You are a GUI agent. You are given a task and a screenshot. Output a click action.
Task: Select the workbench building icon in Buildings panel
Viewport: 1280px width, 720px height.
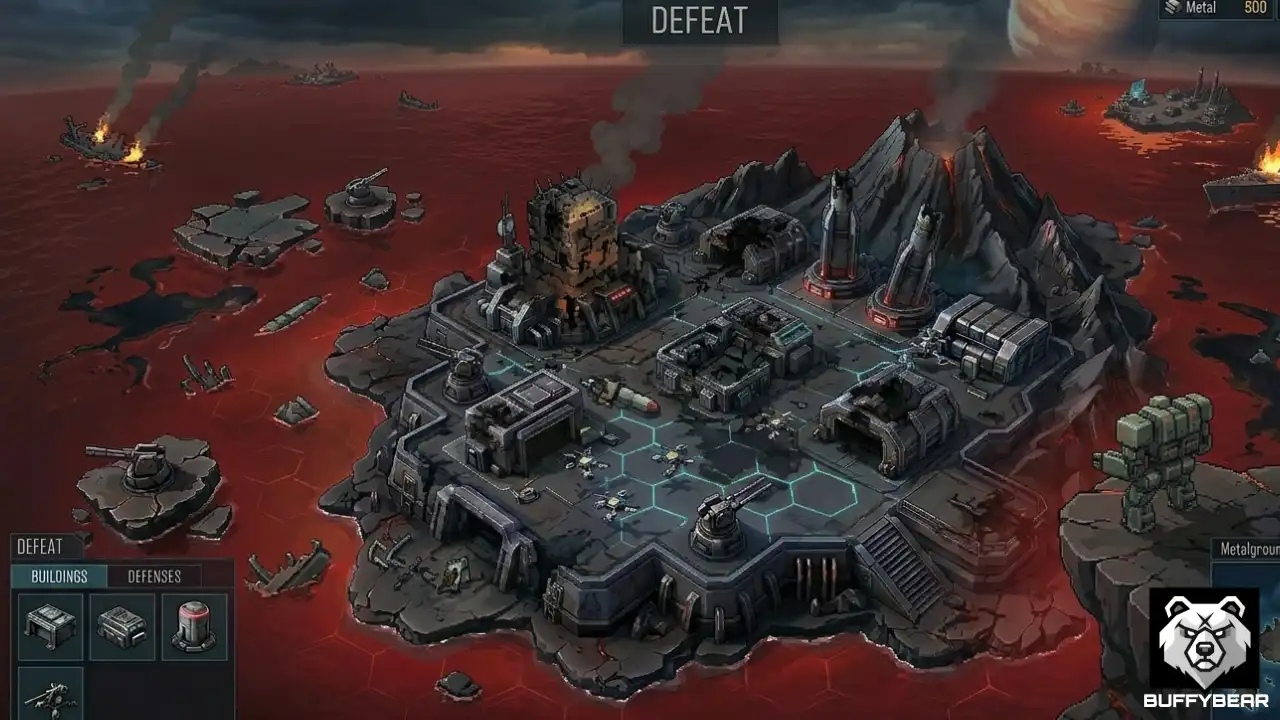[x=48, y=626]
